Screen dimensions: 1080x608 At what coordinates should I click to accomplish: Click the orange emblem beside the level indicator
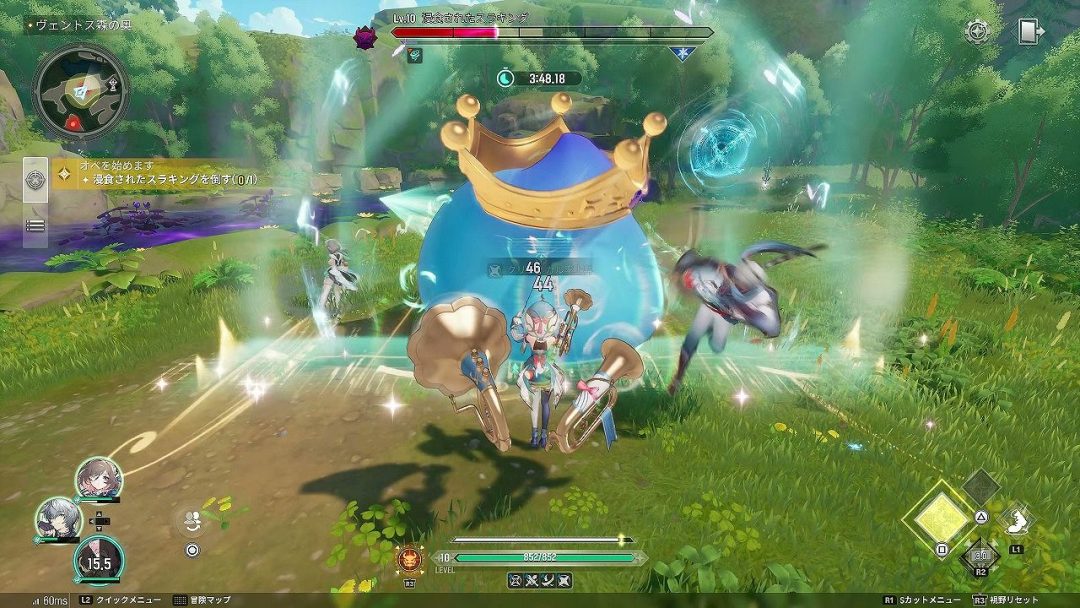(x=409, y=557)
